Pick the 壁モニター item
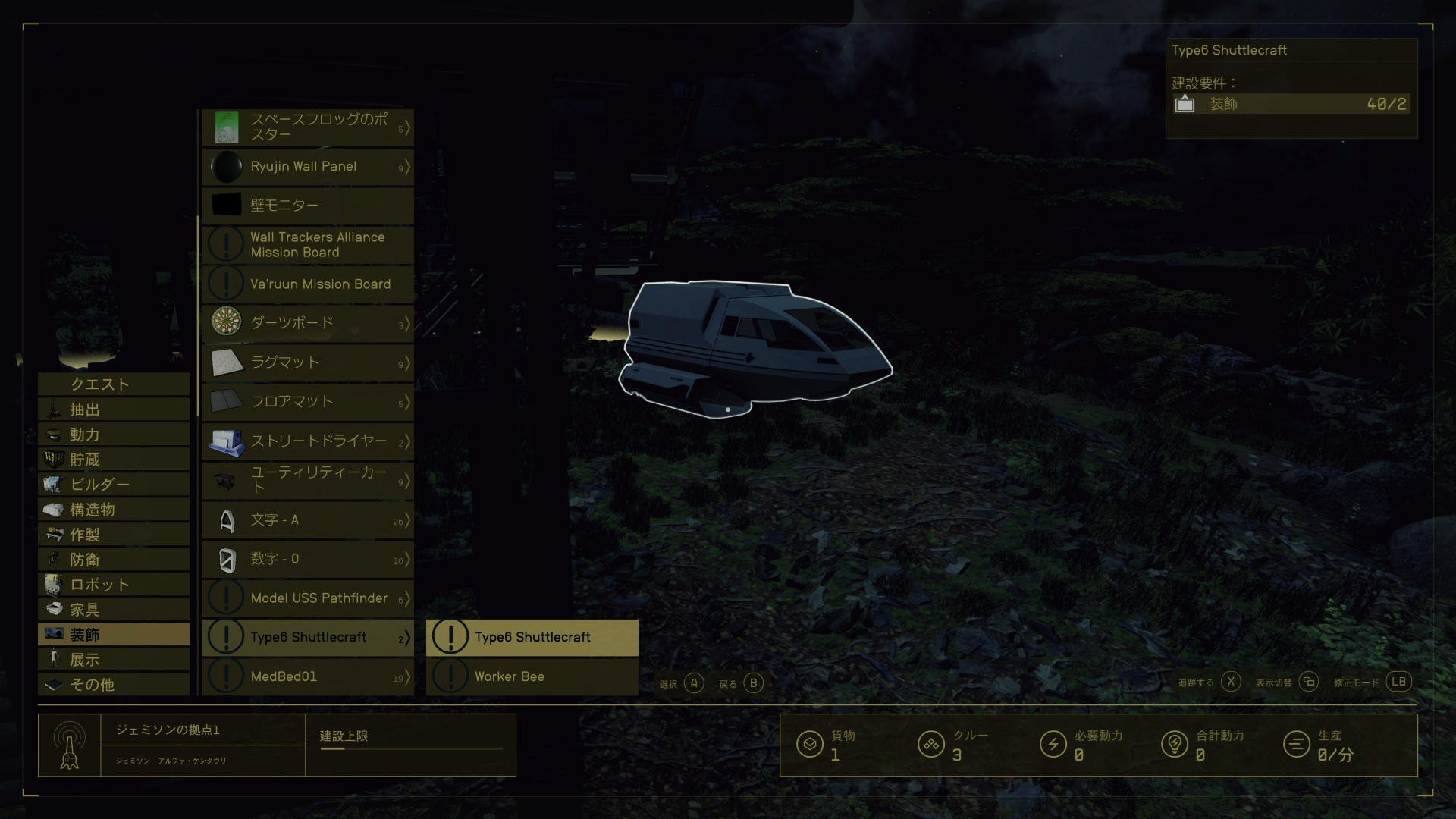The height and width of the screenshot is (819, 1456). tap(308, 206)
